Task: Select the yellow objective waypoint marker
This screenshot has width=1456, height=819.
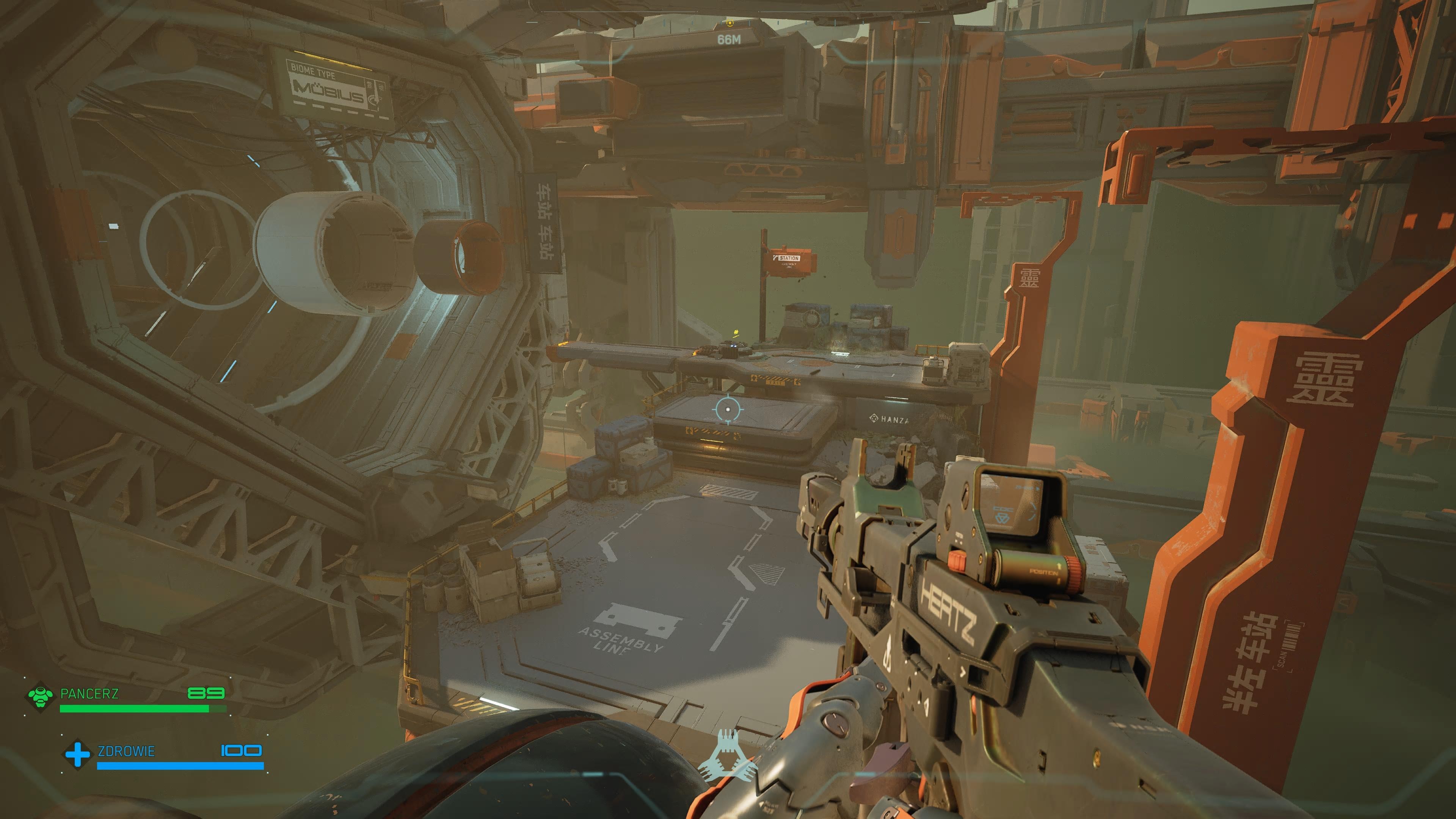Action: (730, 23)
